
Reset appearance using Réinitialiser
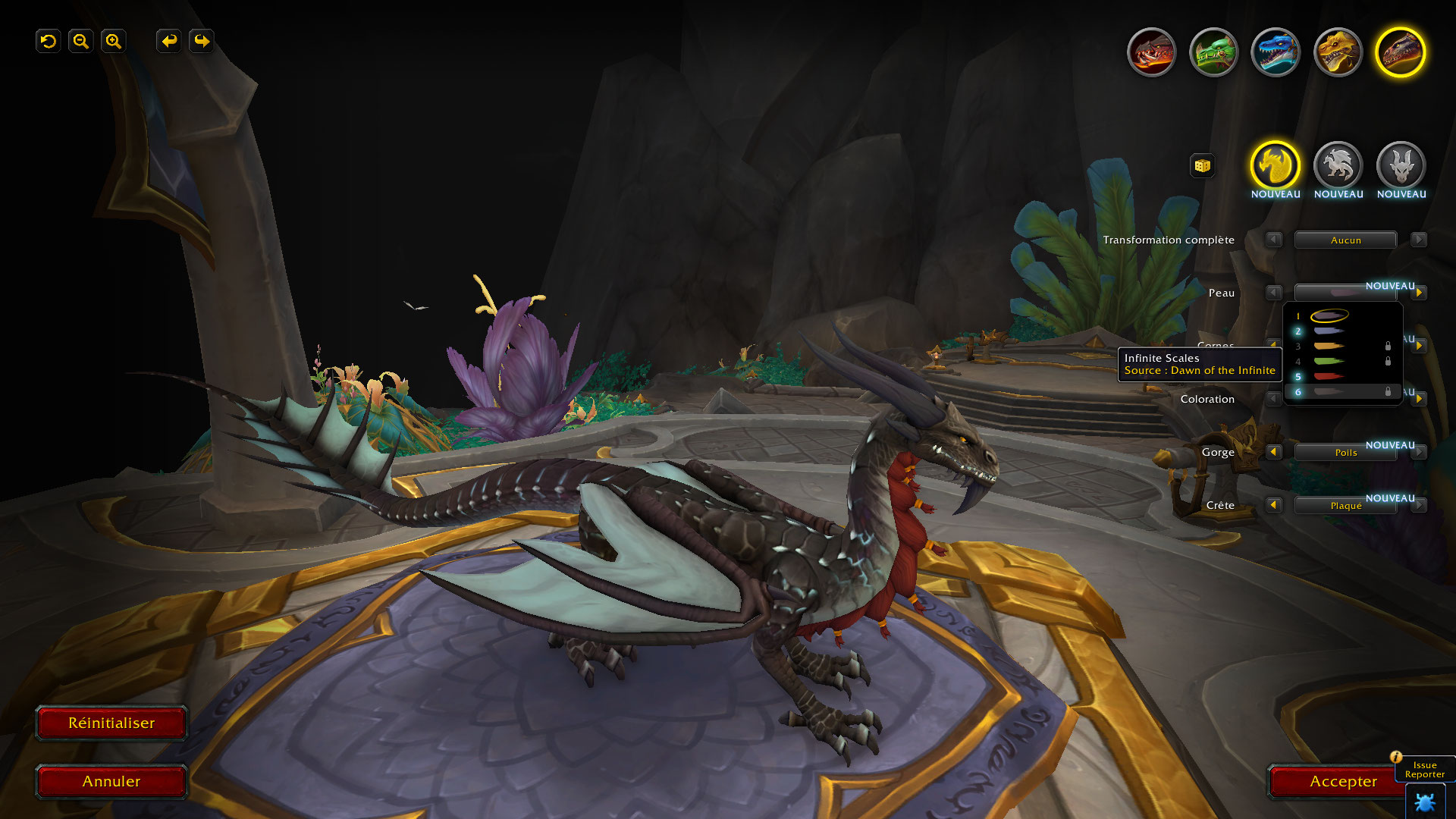(x=111, y=723)
